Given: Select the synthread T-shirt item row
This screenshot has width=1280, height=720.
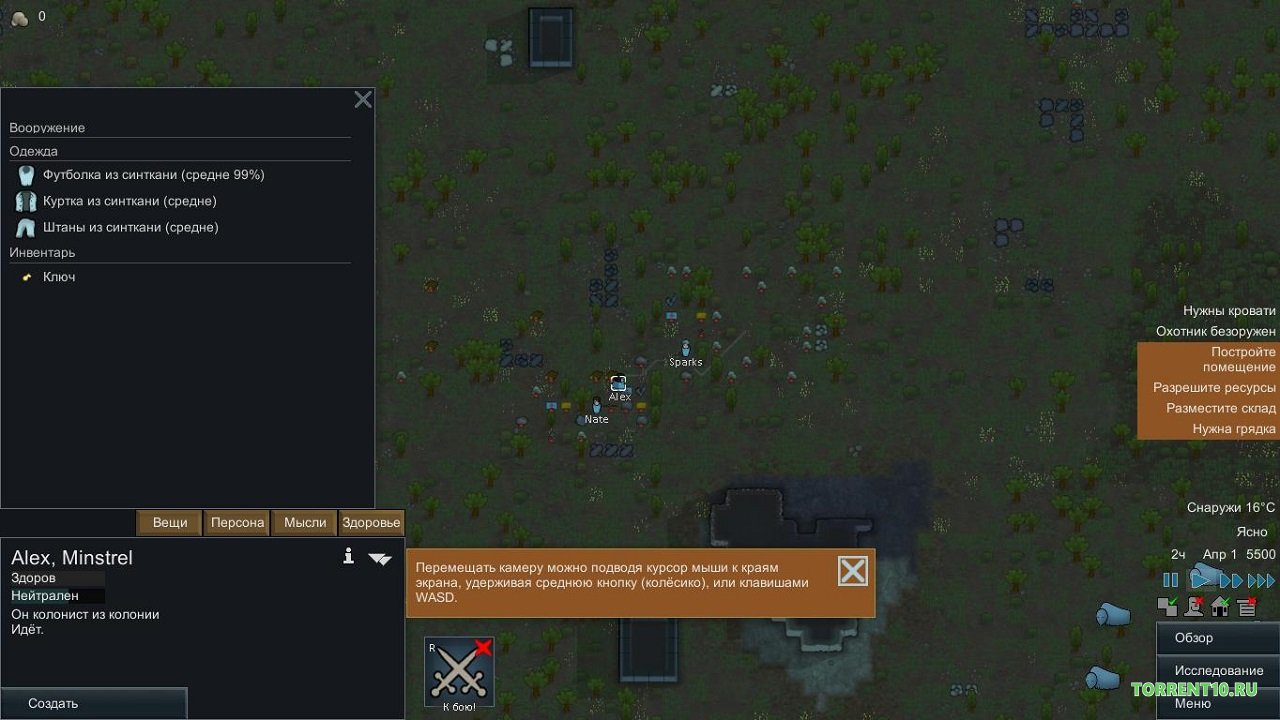Looking at the screenshot, I should [153, 175].
